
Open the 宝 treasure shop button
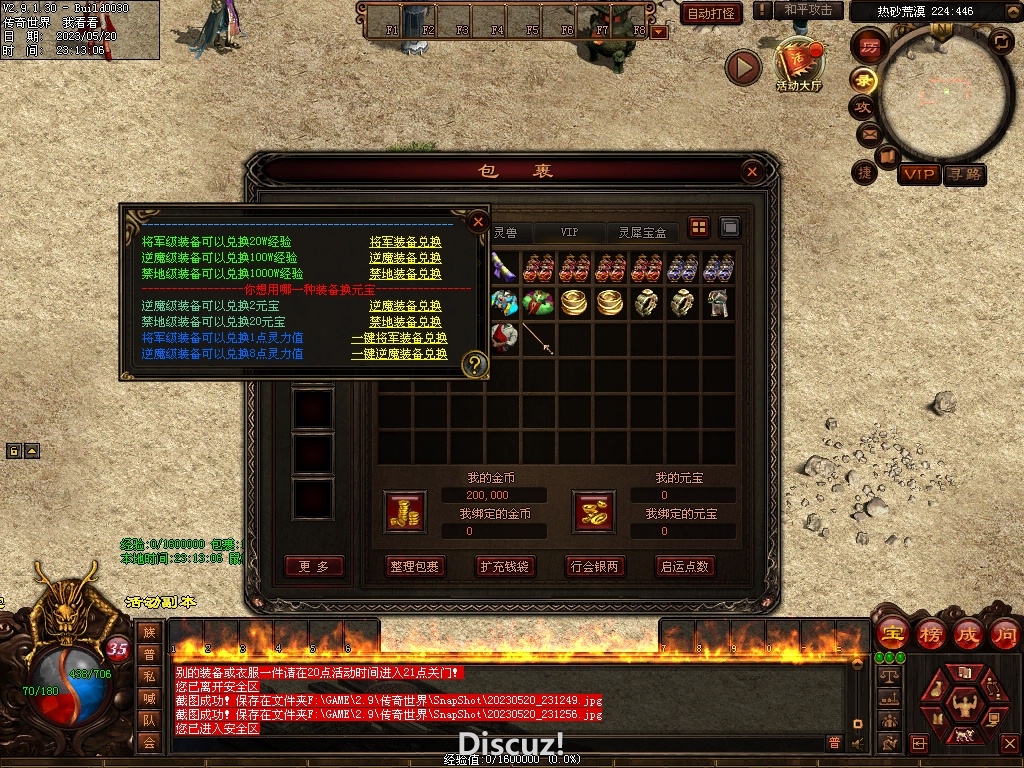click(x=891, y=633)
